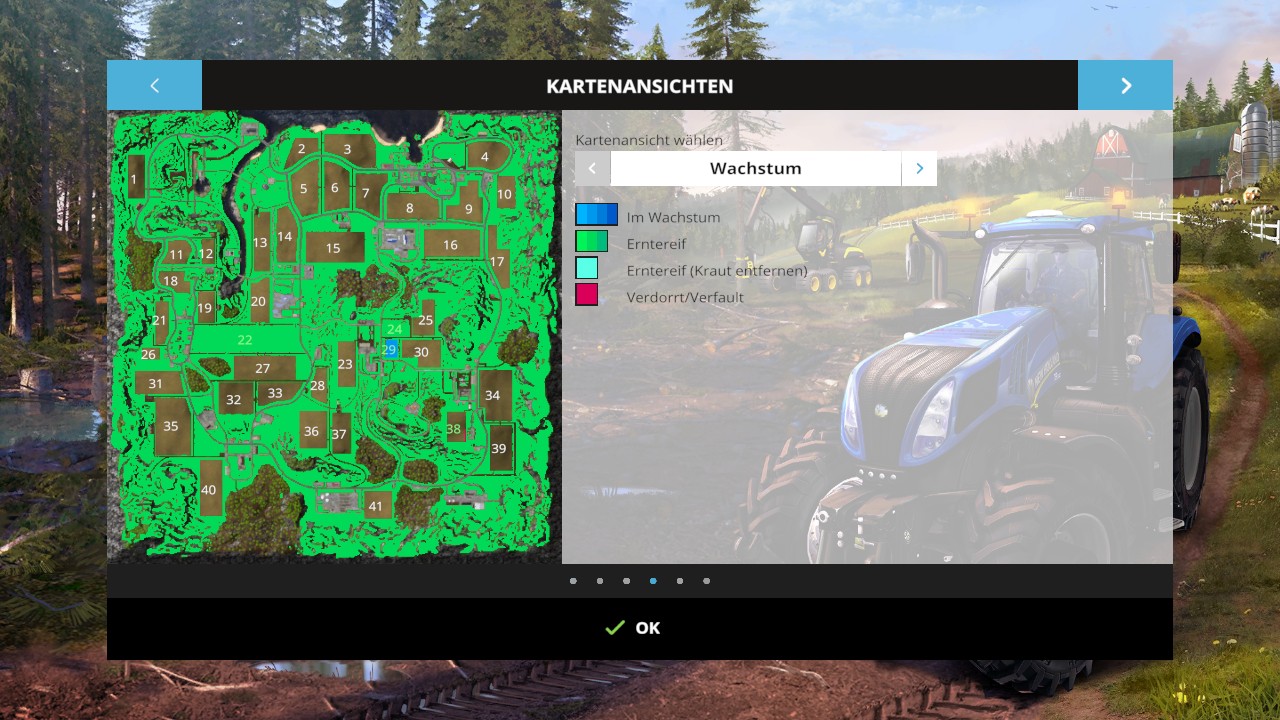The height and width of the screenshot is (720, 1280).
Task: Pick field 41 on the map
Action: (376, 506)
